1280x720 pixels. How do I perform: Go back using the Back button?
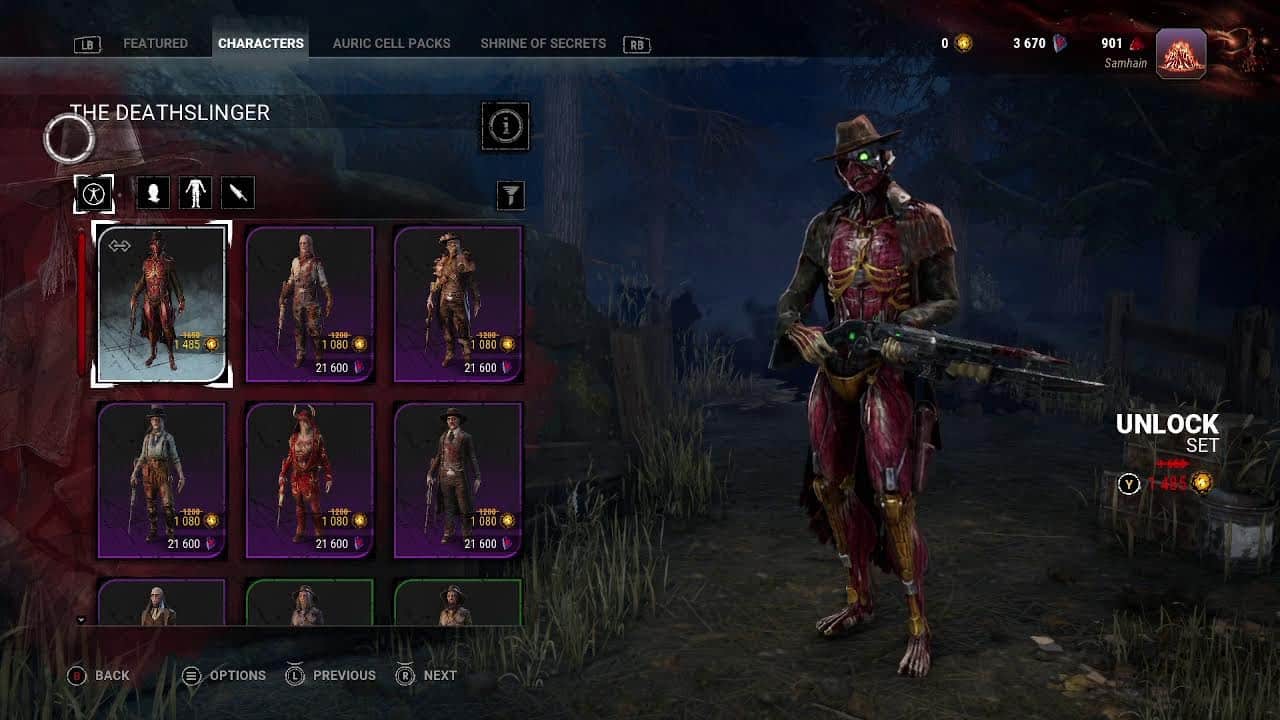pyautogui.click(x=99, y=676)
